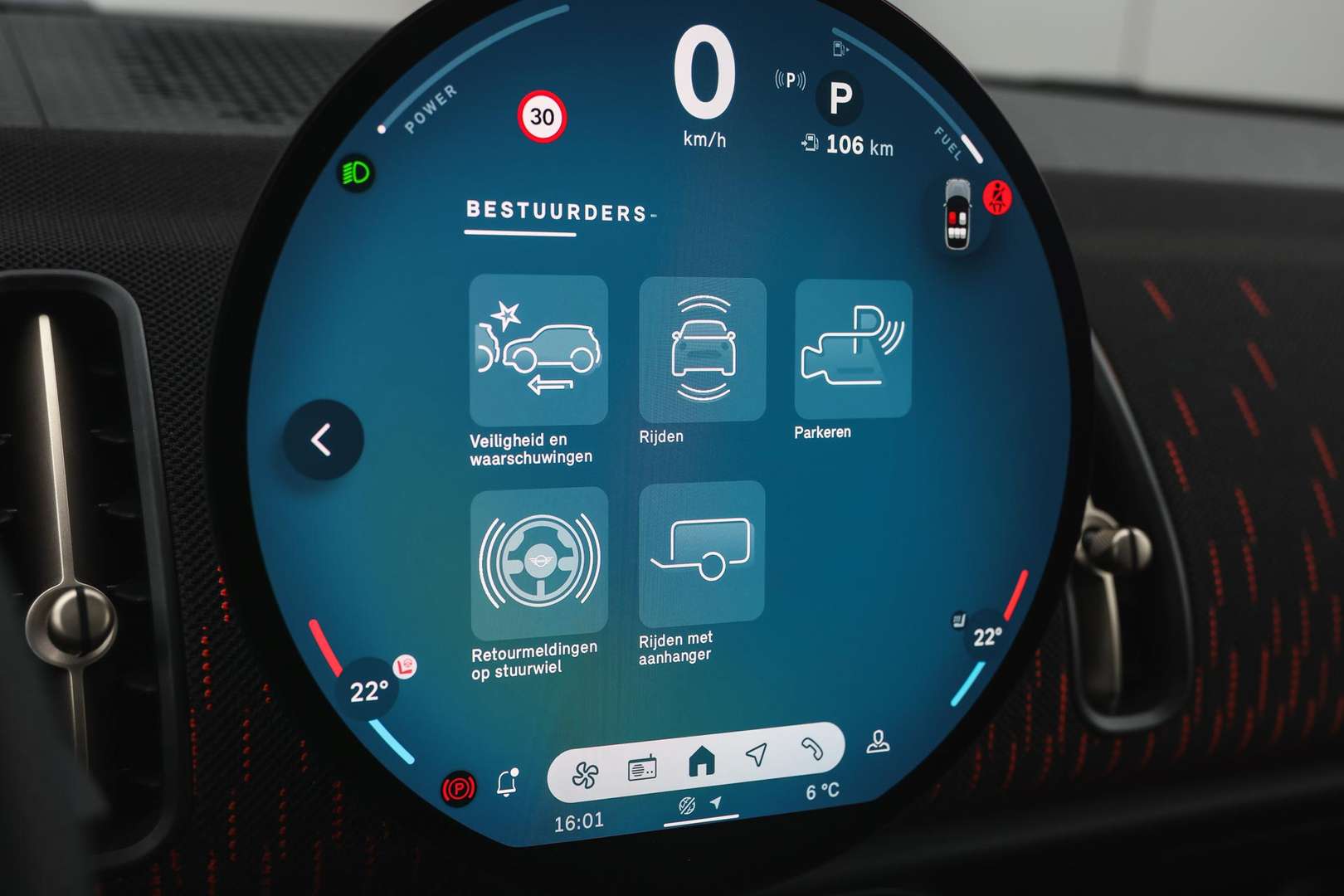Toggle Parking Assist via the ((P)) indicator
This screenshot has width=1344, height=896.
[790, 80]
